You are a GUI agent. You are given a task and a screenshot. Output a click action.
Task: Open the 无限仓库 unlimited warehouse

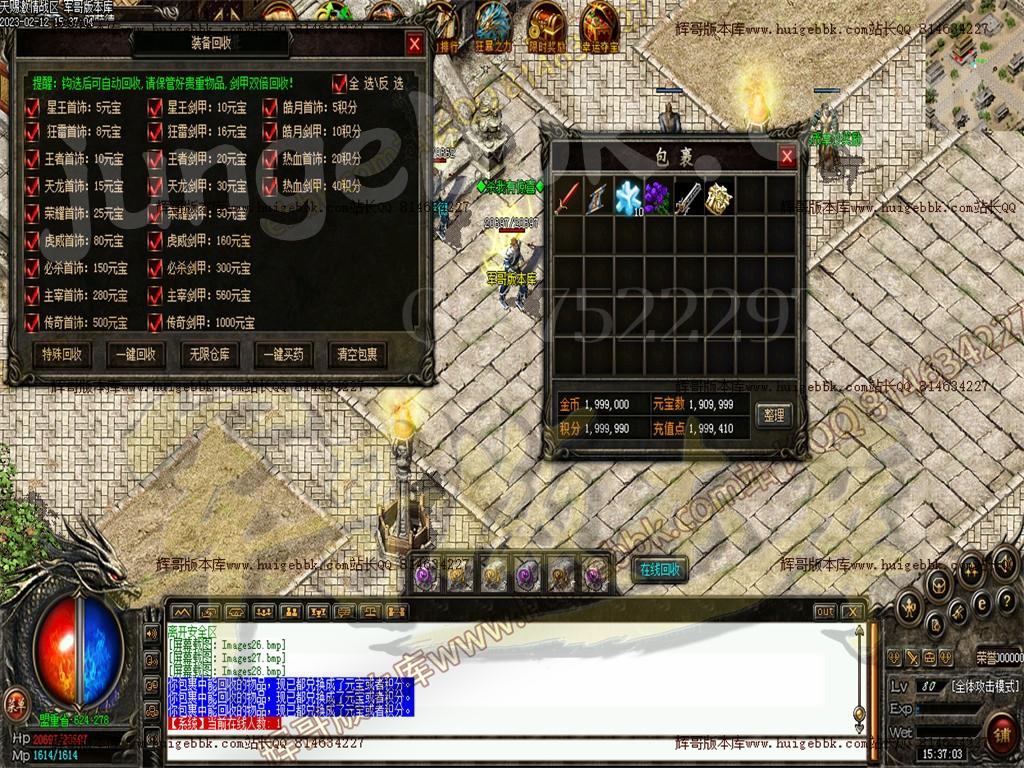209,354
